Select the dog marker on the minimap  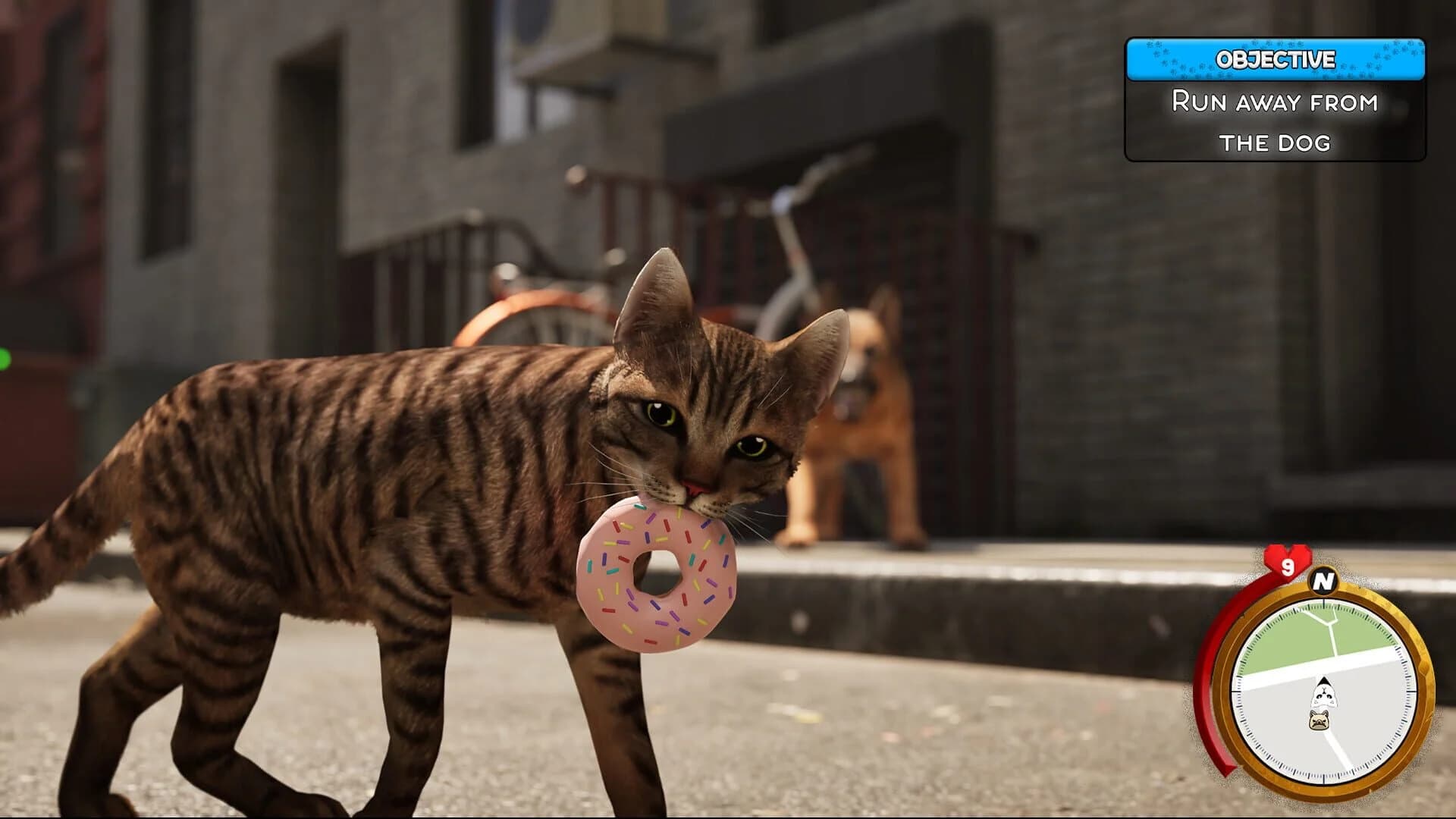[1319, 721]
